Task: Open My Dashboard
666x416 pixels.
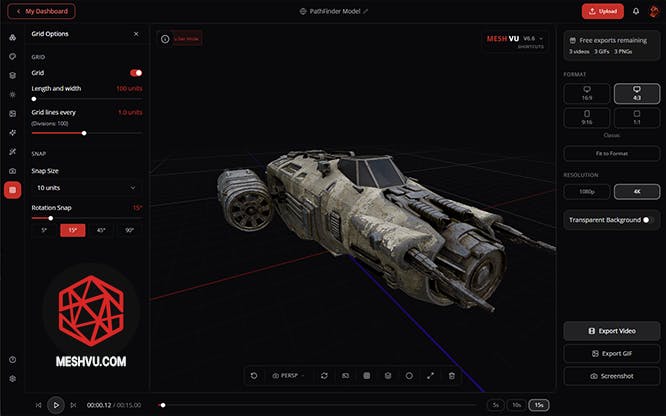Action: tap(41, 11)
